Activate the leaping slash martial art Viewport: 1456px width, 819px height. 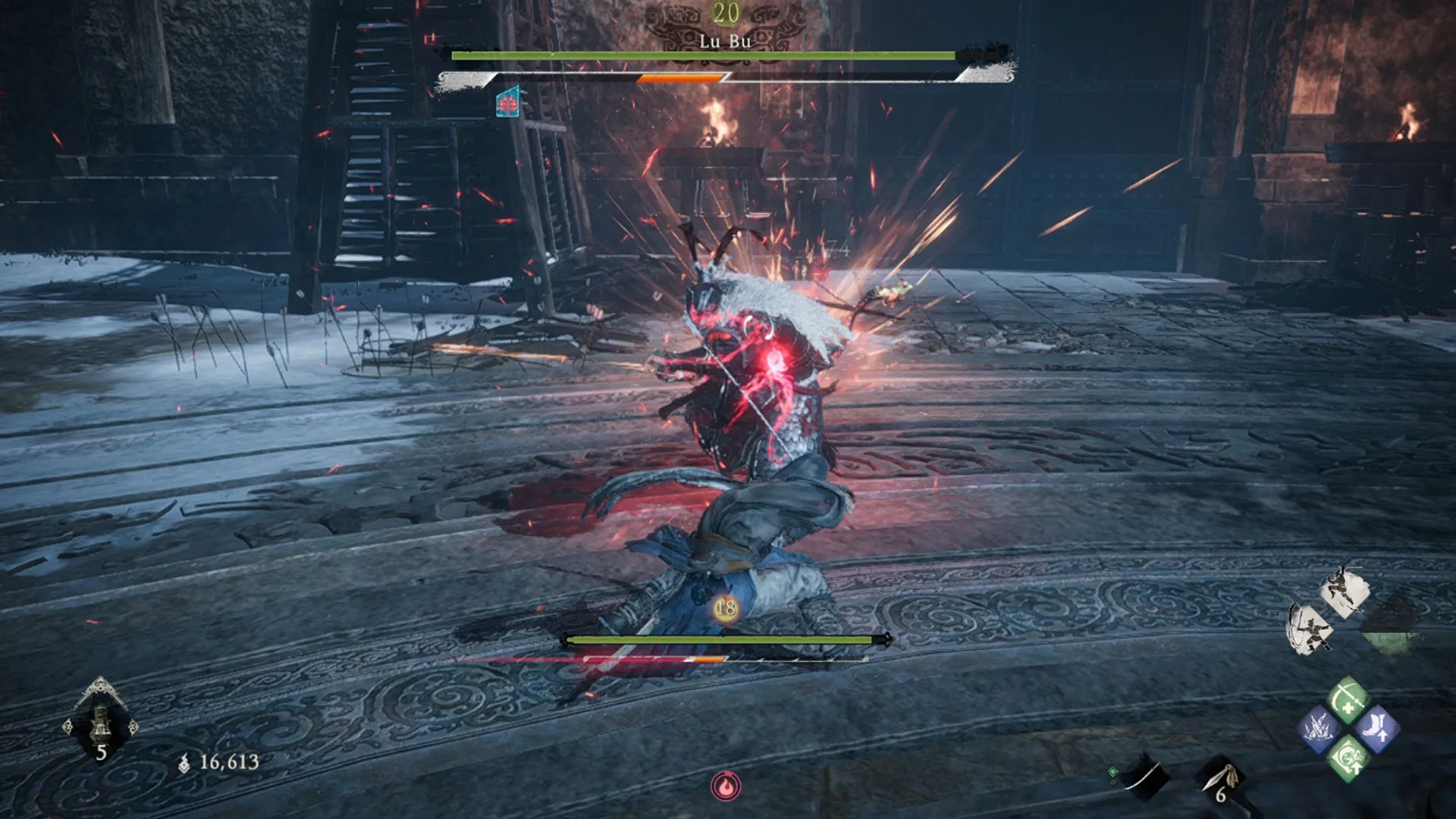point(1345,591)
